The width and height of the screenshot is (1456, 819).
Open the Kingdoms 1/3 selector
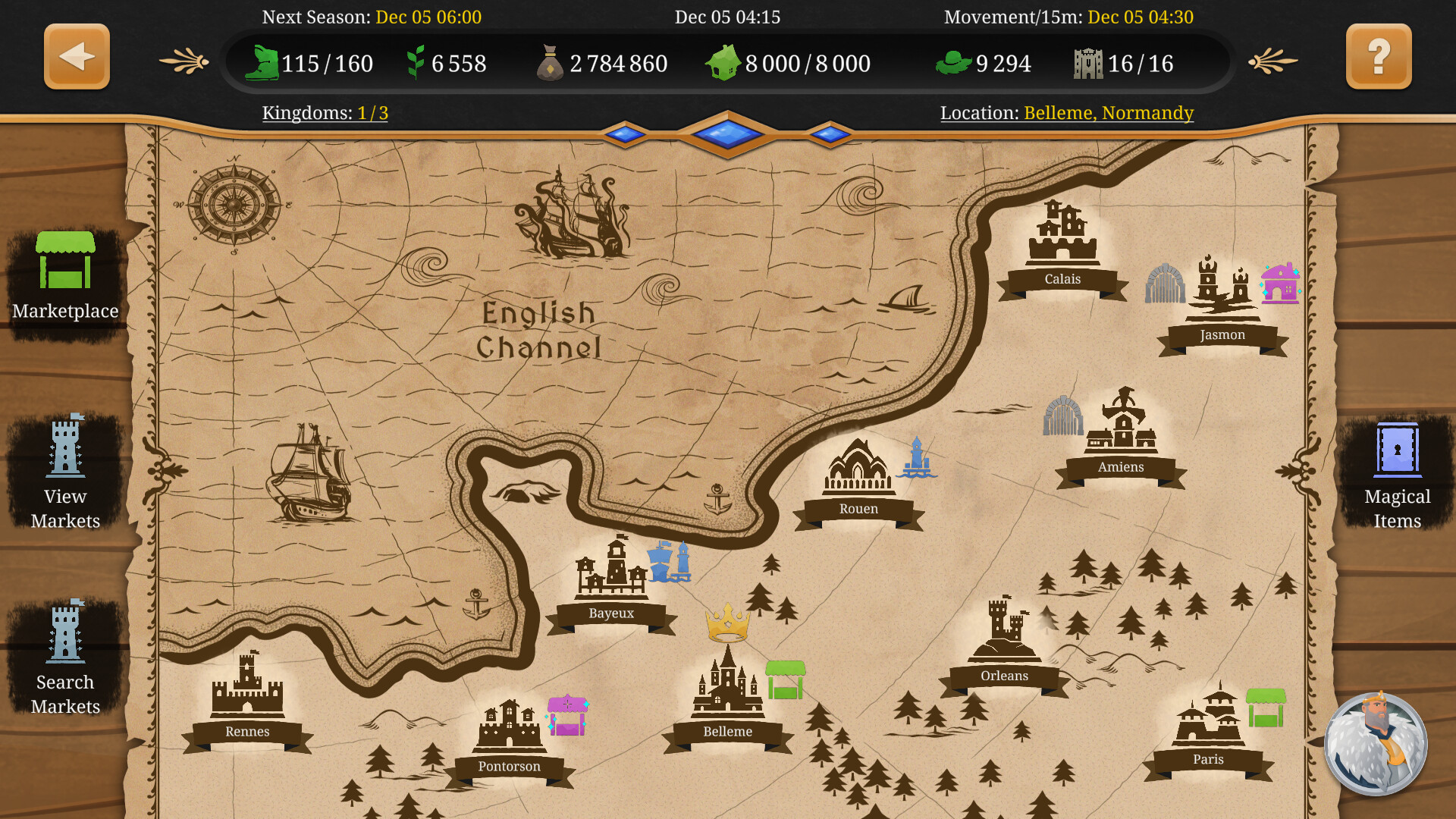click(x=326, y=112)
